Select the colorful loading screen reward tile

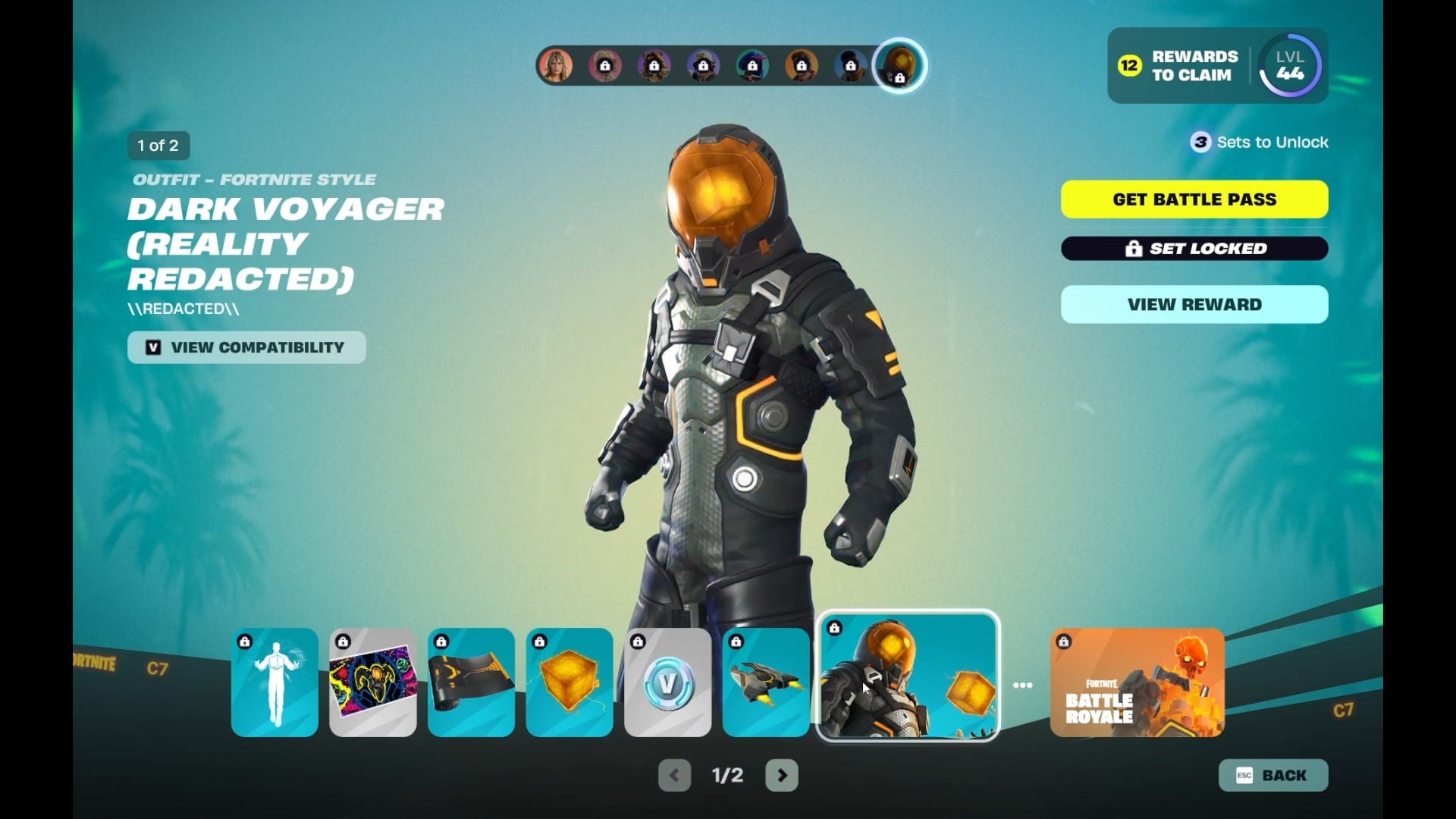click(x=373, y=682)
